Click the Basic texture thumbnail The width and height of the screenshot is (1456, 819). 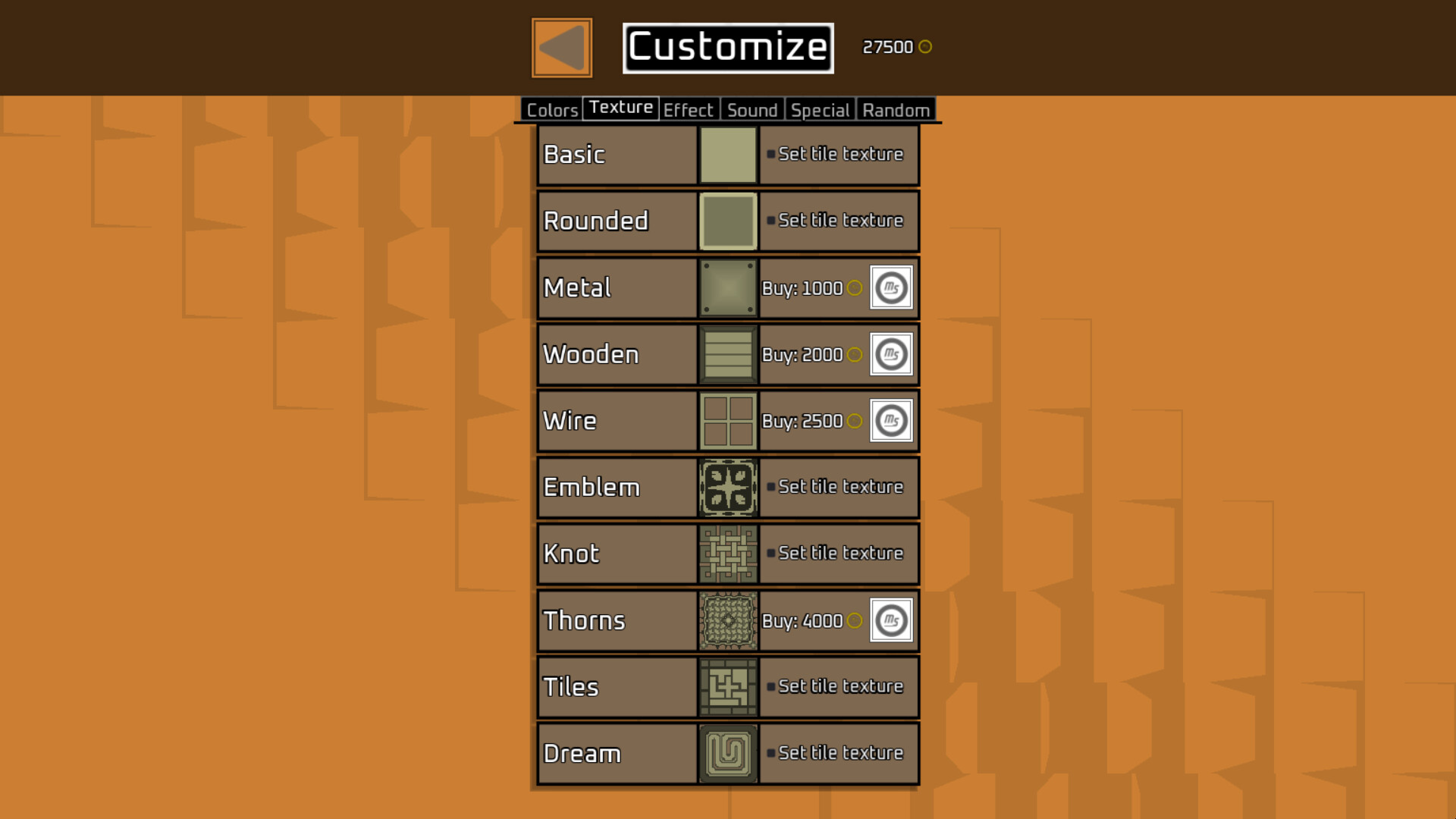pos(727,154)
